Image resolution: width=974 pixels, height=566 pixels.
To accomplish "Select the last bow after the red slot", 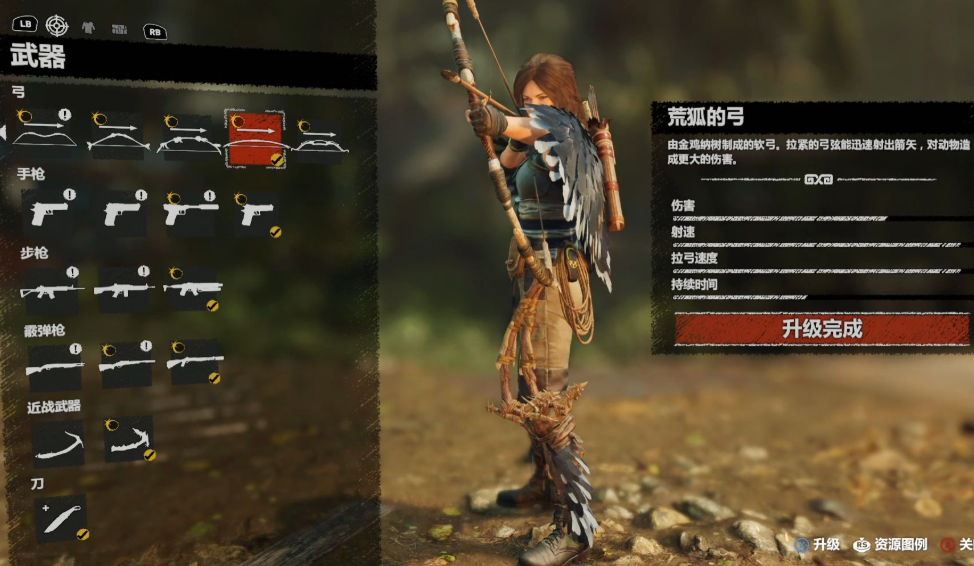I will pyautogui.click(x=322, y=140).
